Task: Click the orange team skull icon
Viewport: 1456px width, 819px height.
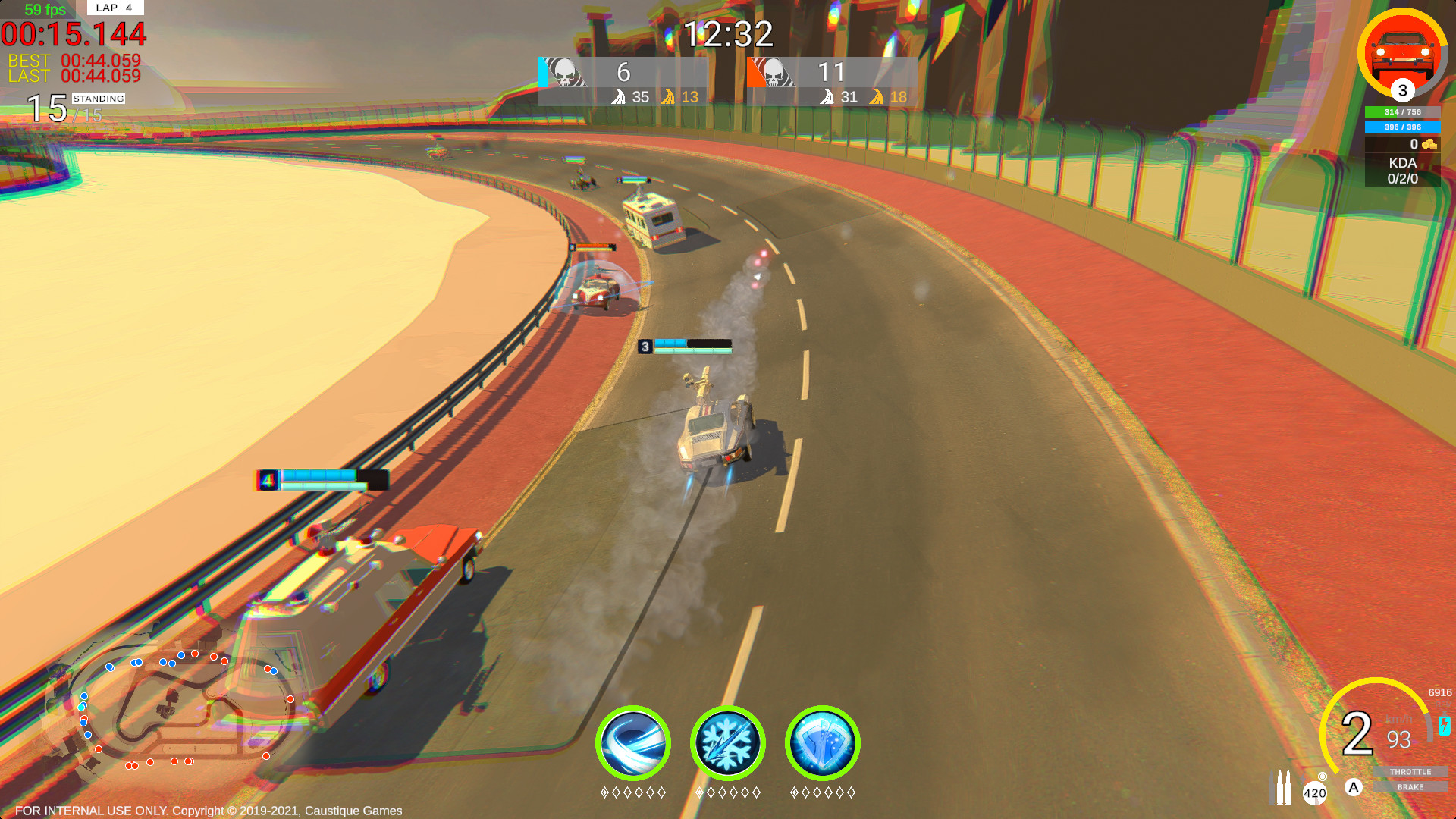Action: coord(775,74)
